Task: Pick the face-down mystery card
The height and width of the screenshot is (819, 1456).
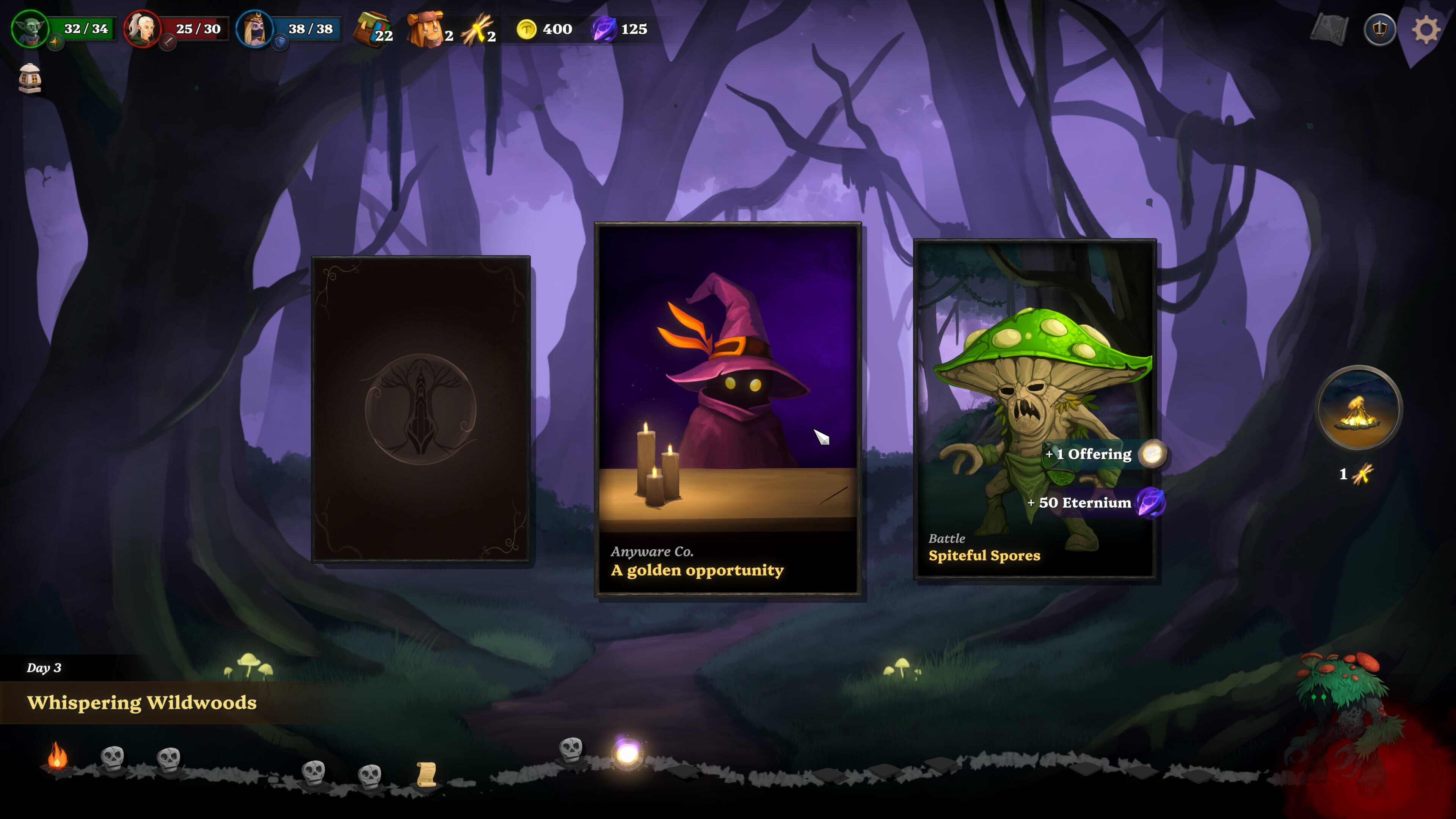Action: (420, 409)
